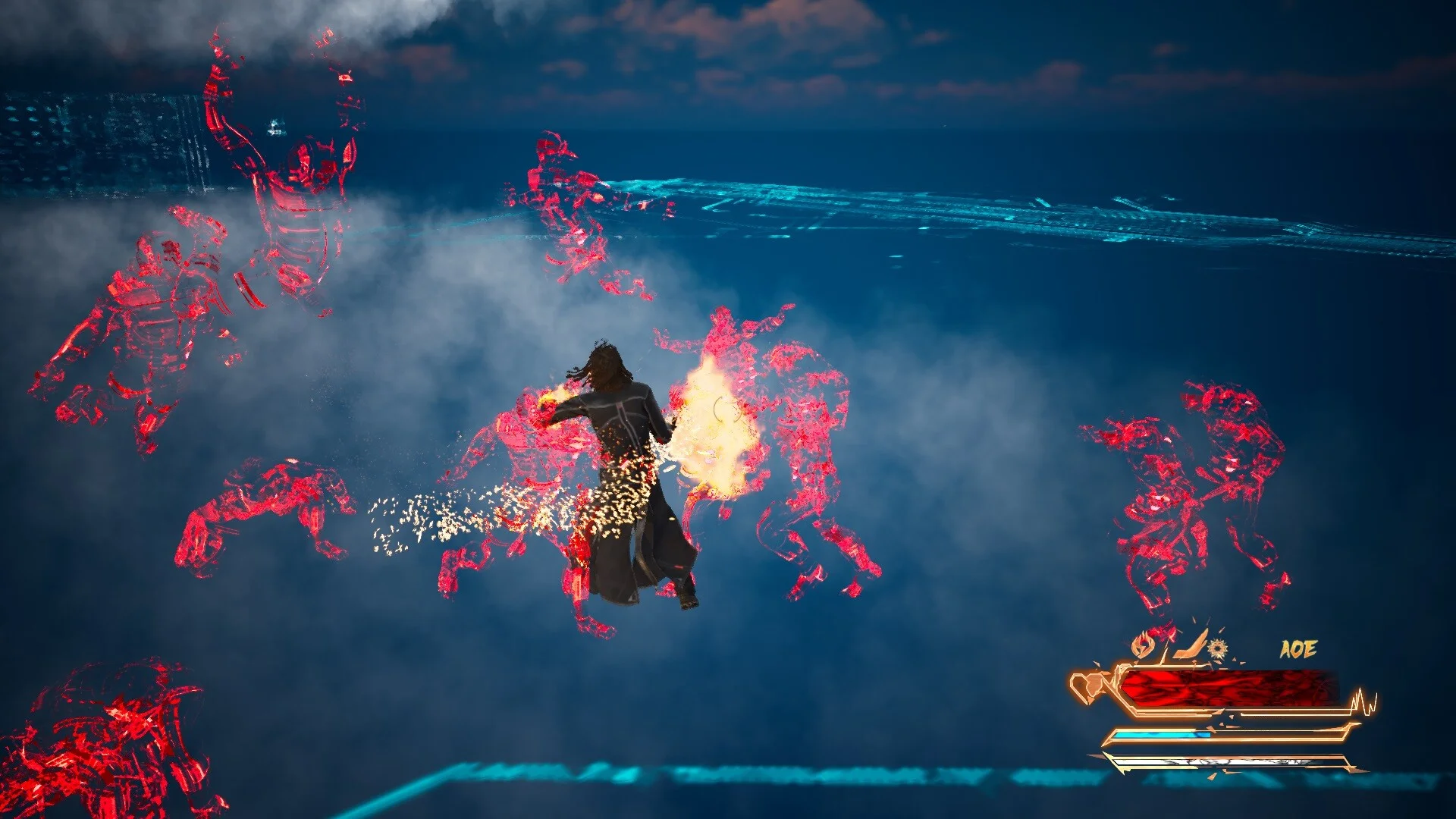Activate the open hand strike icon
The height and width of the screenshot is (819, 1456).
[x=1189, y=644]
